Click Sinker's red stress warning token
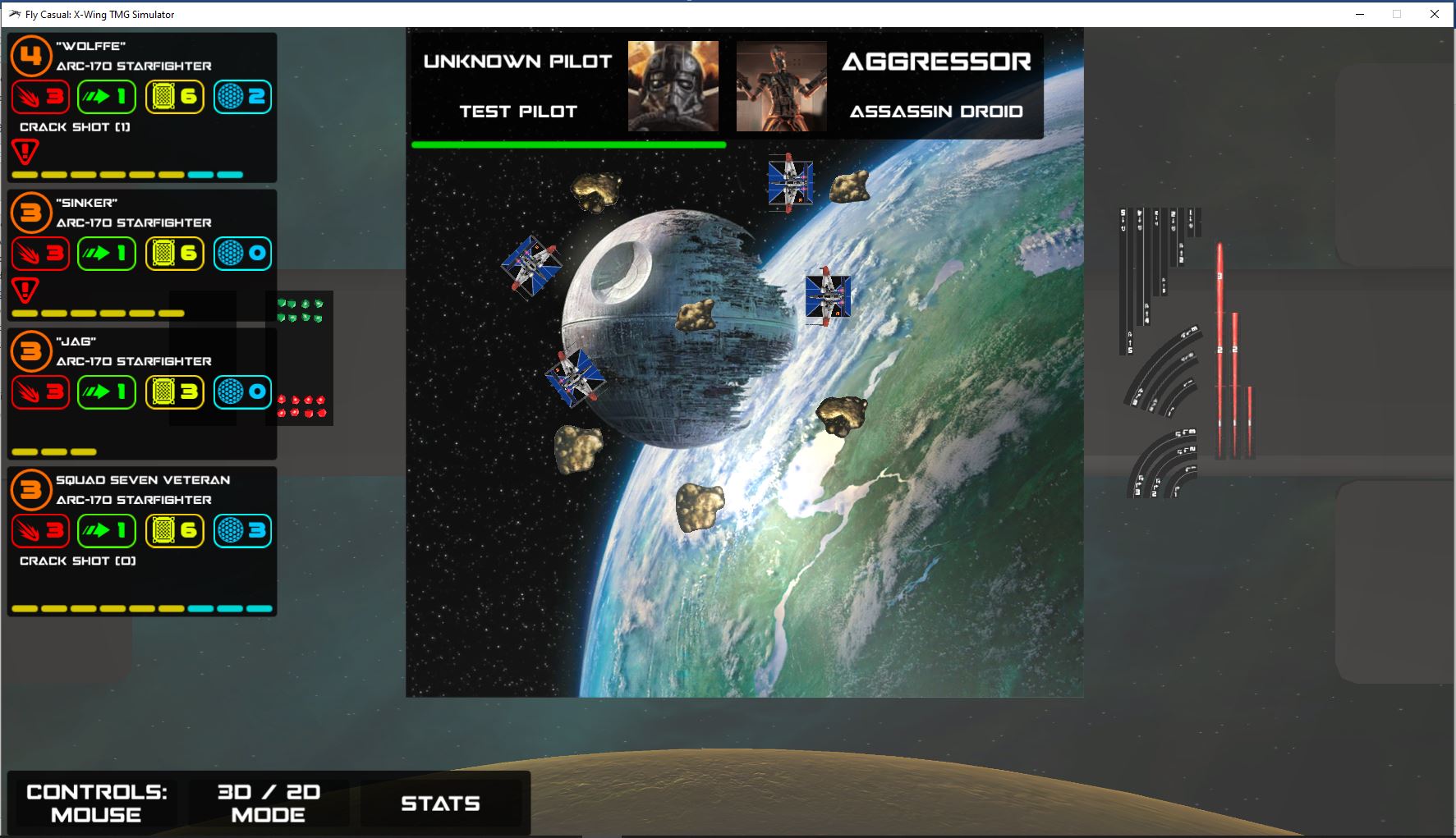Screen dimensions: 1456x838 pos(25,290)
